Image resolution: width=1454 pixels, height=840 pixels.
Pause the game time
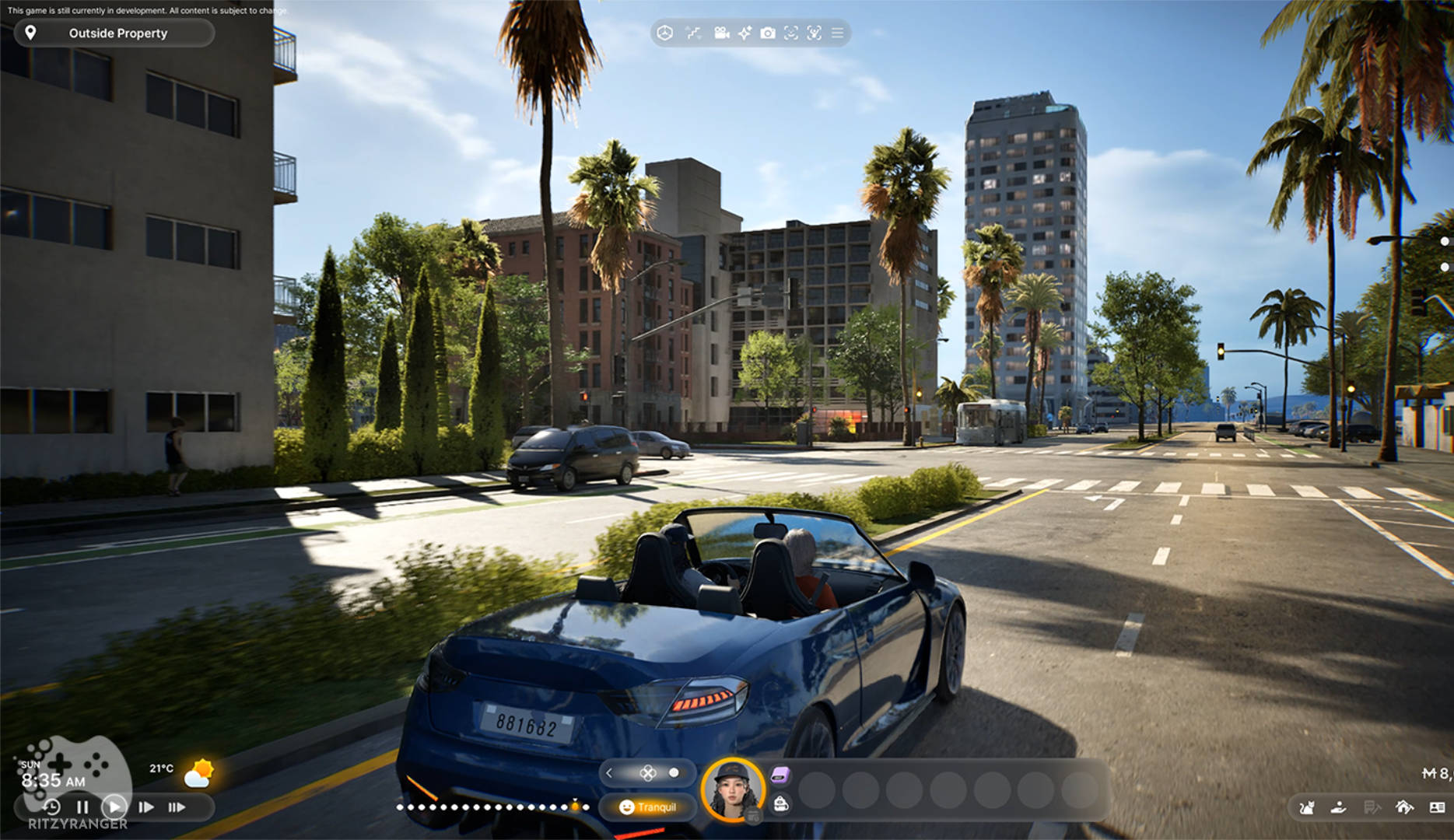pos(82,807)
